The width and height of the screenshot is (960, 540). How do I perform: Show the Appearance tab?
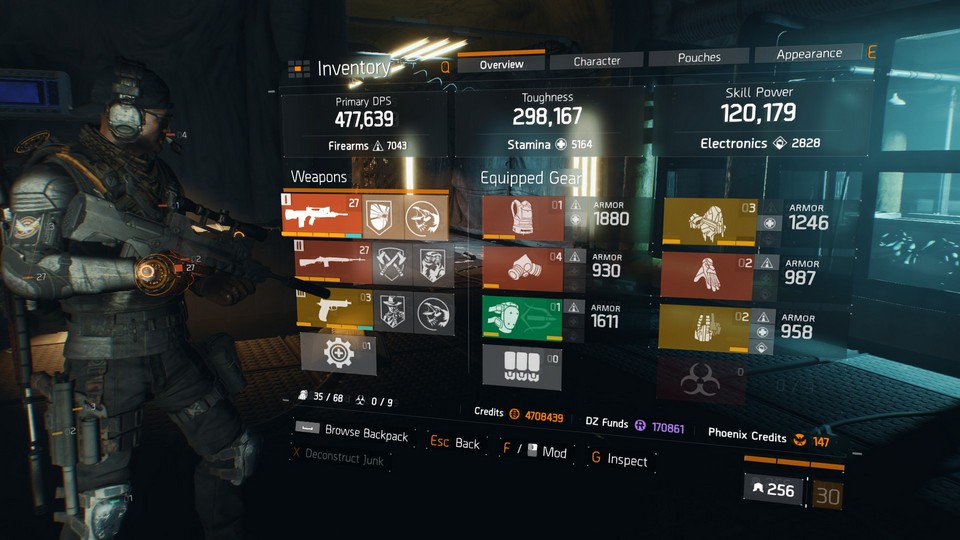click(809, 54)
